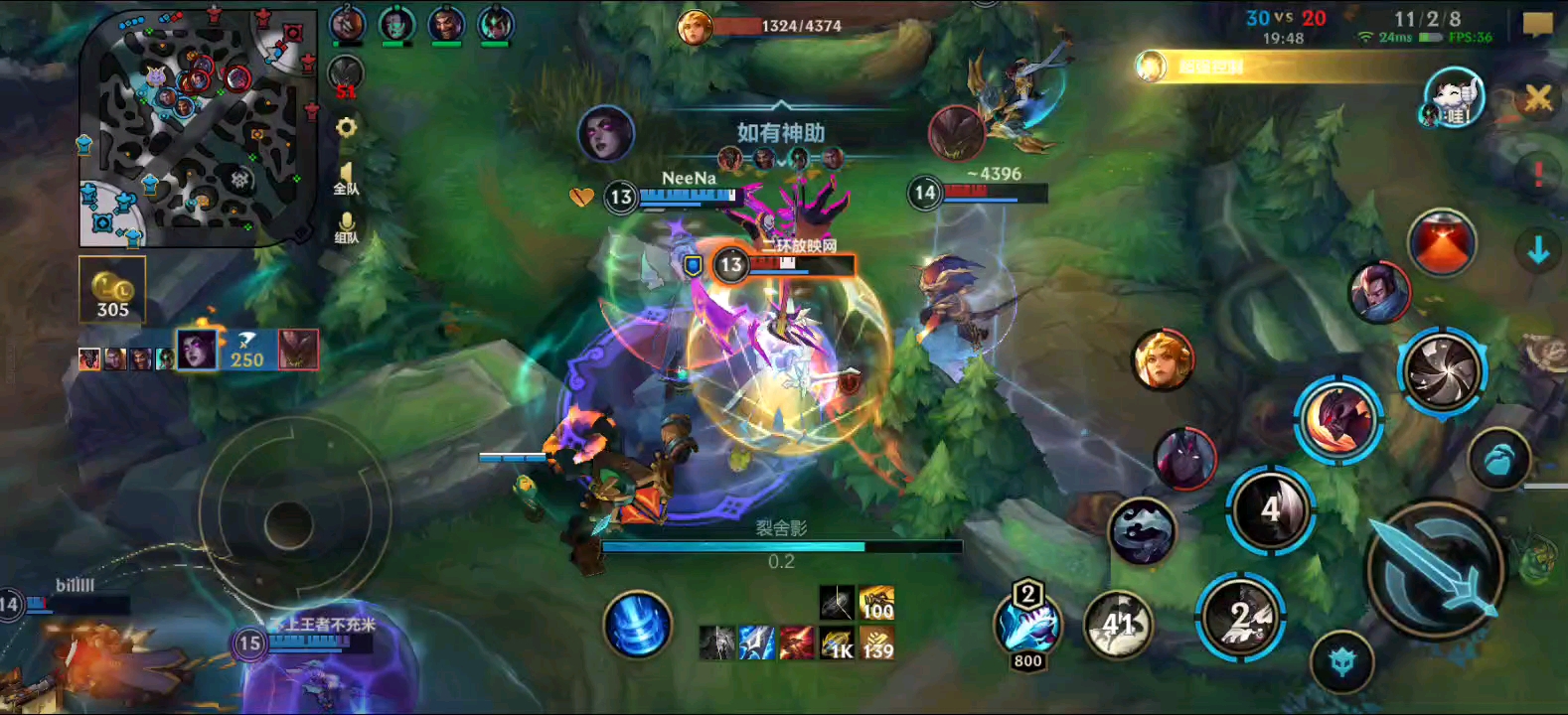Open the chat speech bubble
Image resolution: width=1568 pixels, height=715 pixels.
point(1537,24)
